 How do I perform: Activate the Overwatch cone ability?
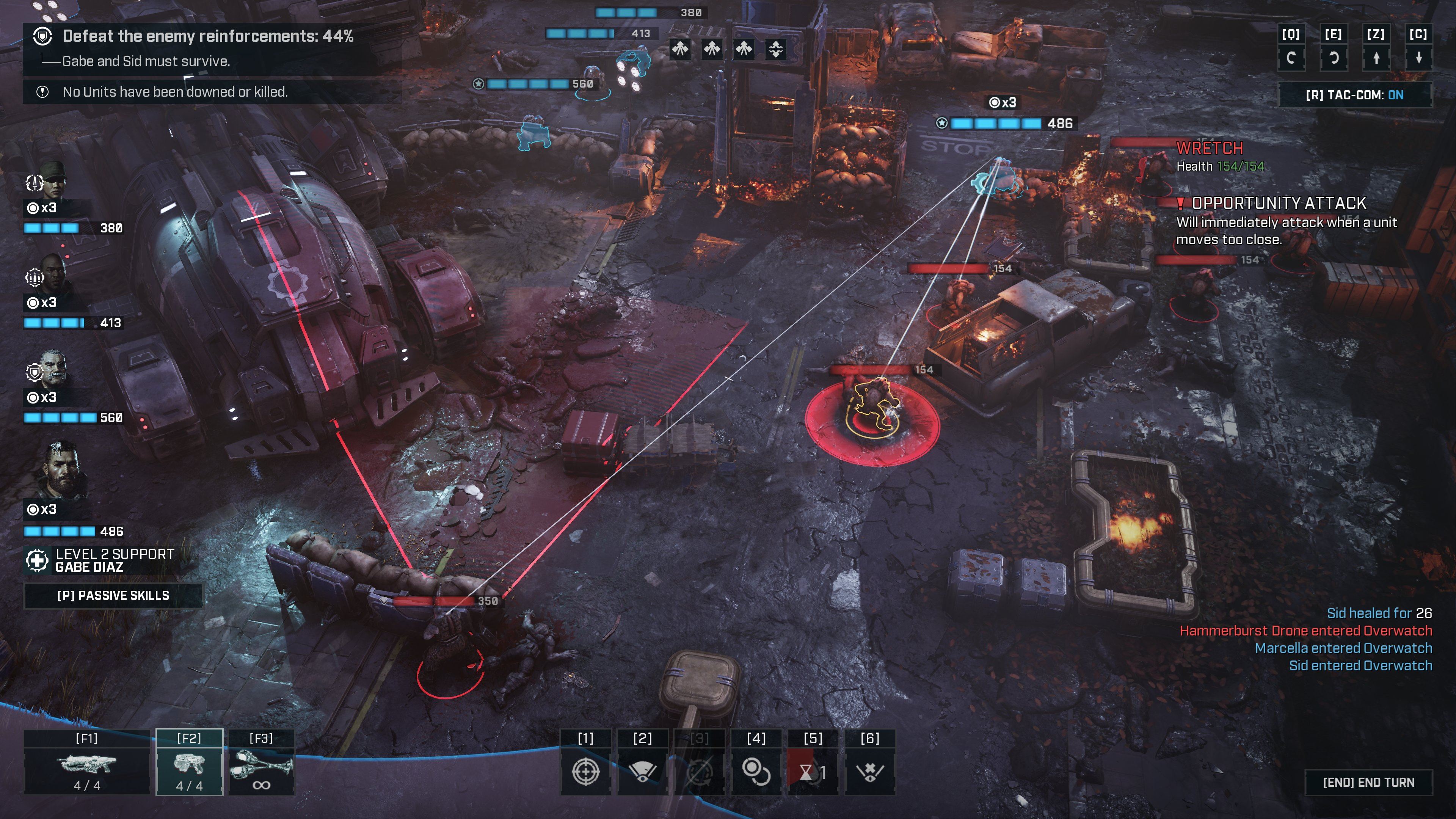click(x=643, y=771)
